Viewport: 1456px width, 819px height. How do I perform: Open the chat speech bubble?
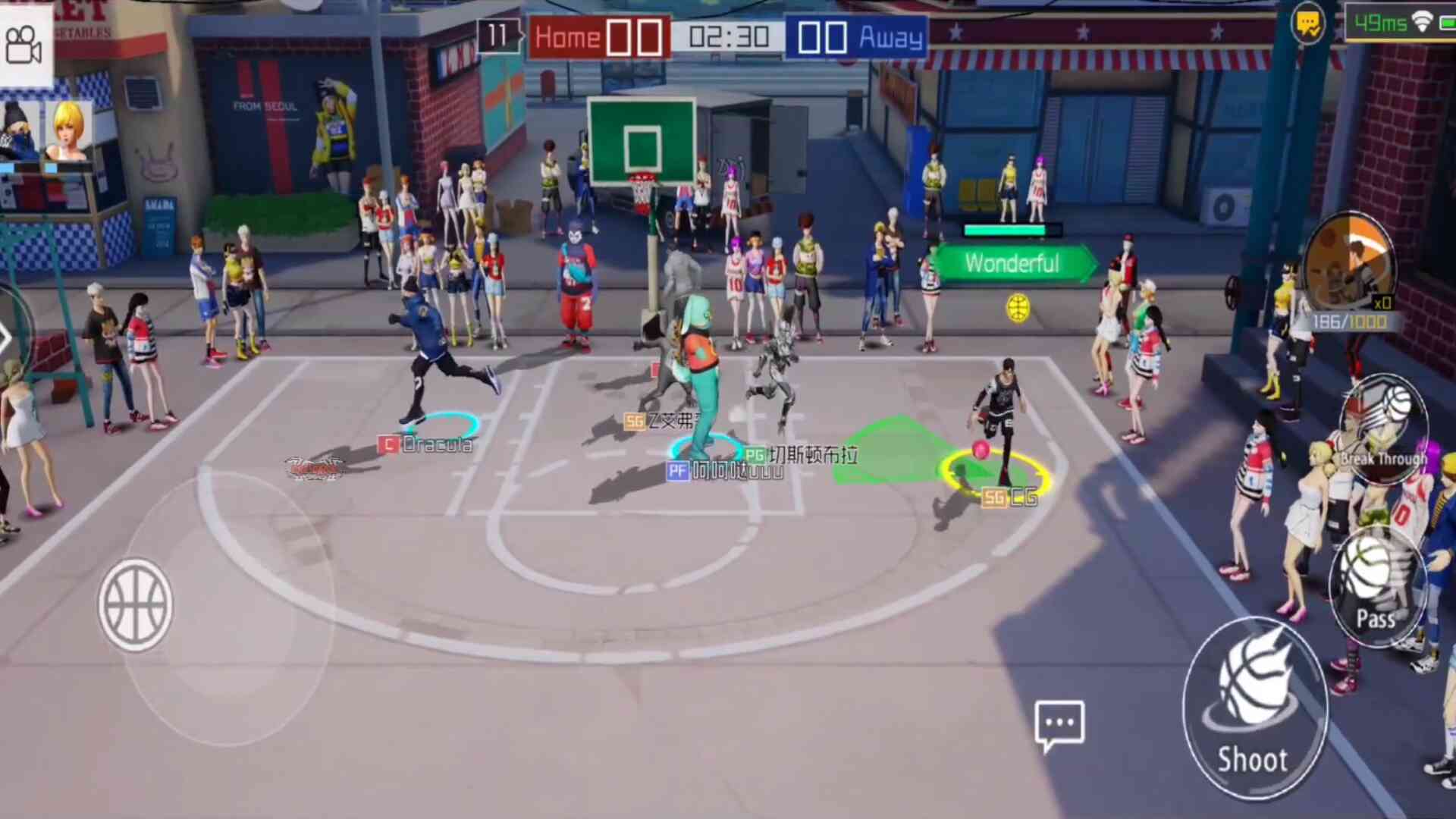(x=1059, y=724)
